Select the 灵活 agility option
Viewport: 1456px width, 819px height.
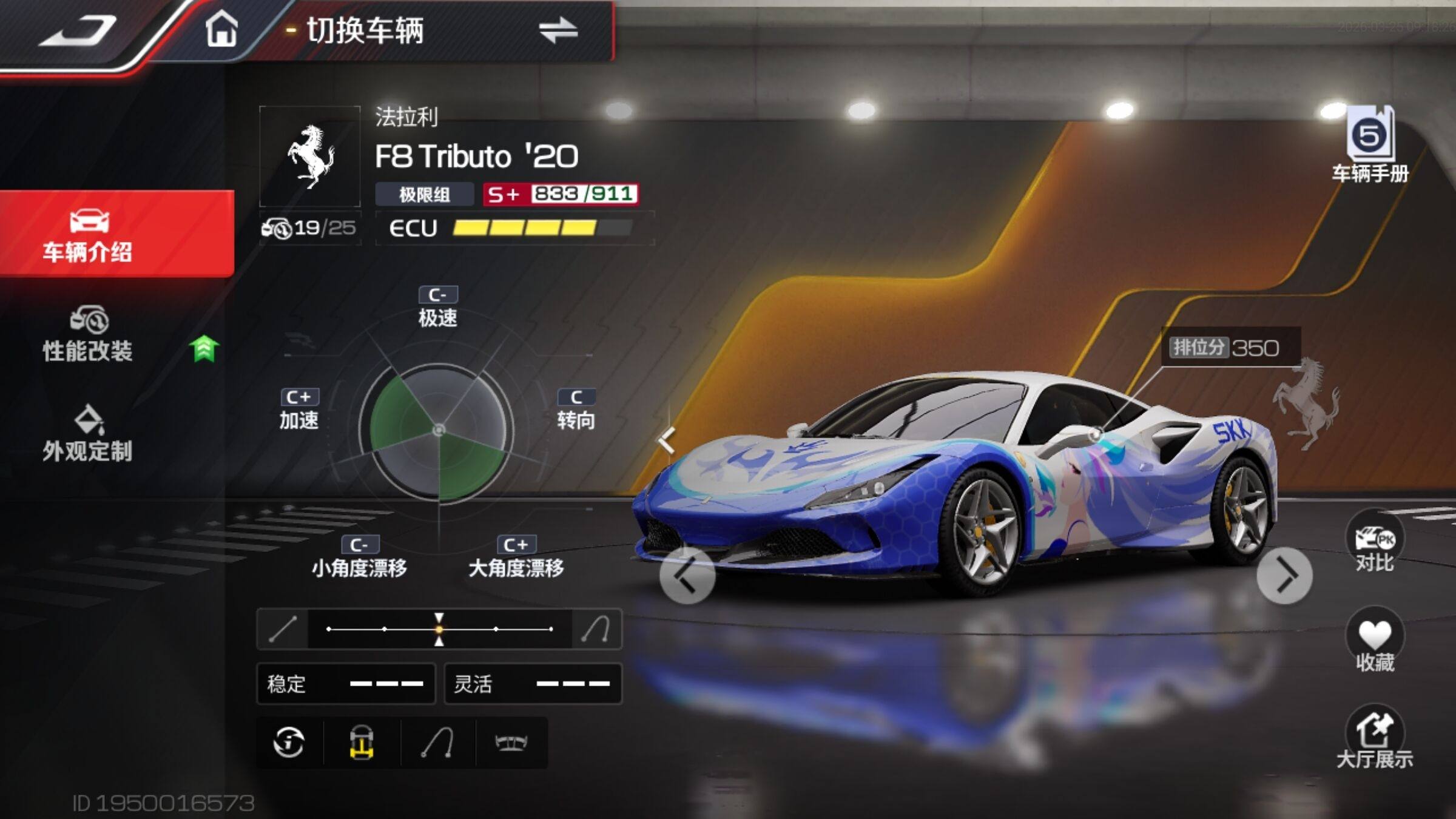533,684
